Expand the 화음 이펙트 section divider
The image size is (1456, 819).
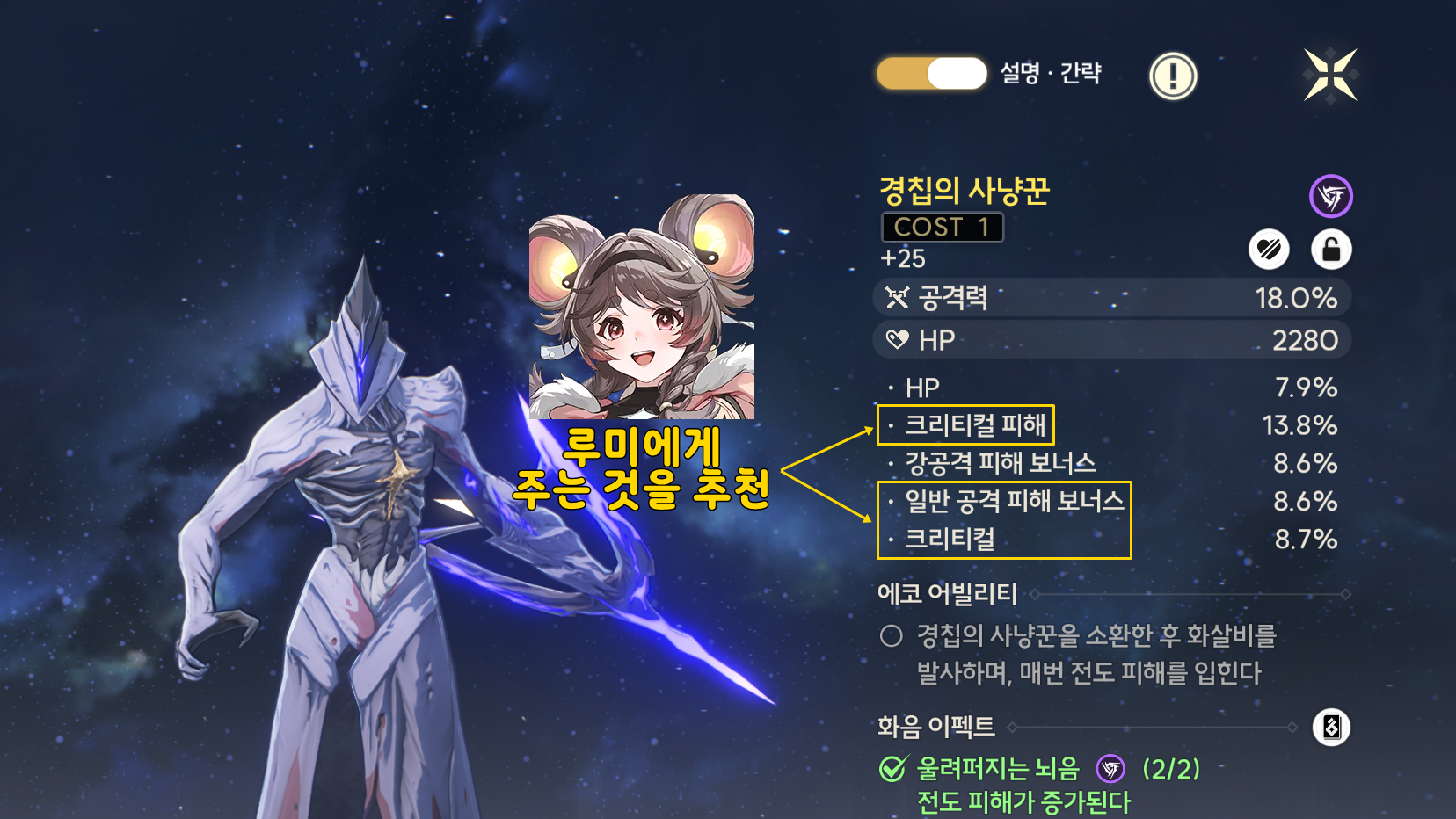coord(1152,726)
